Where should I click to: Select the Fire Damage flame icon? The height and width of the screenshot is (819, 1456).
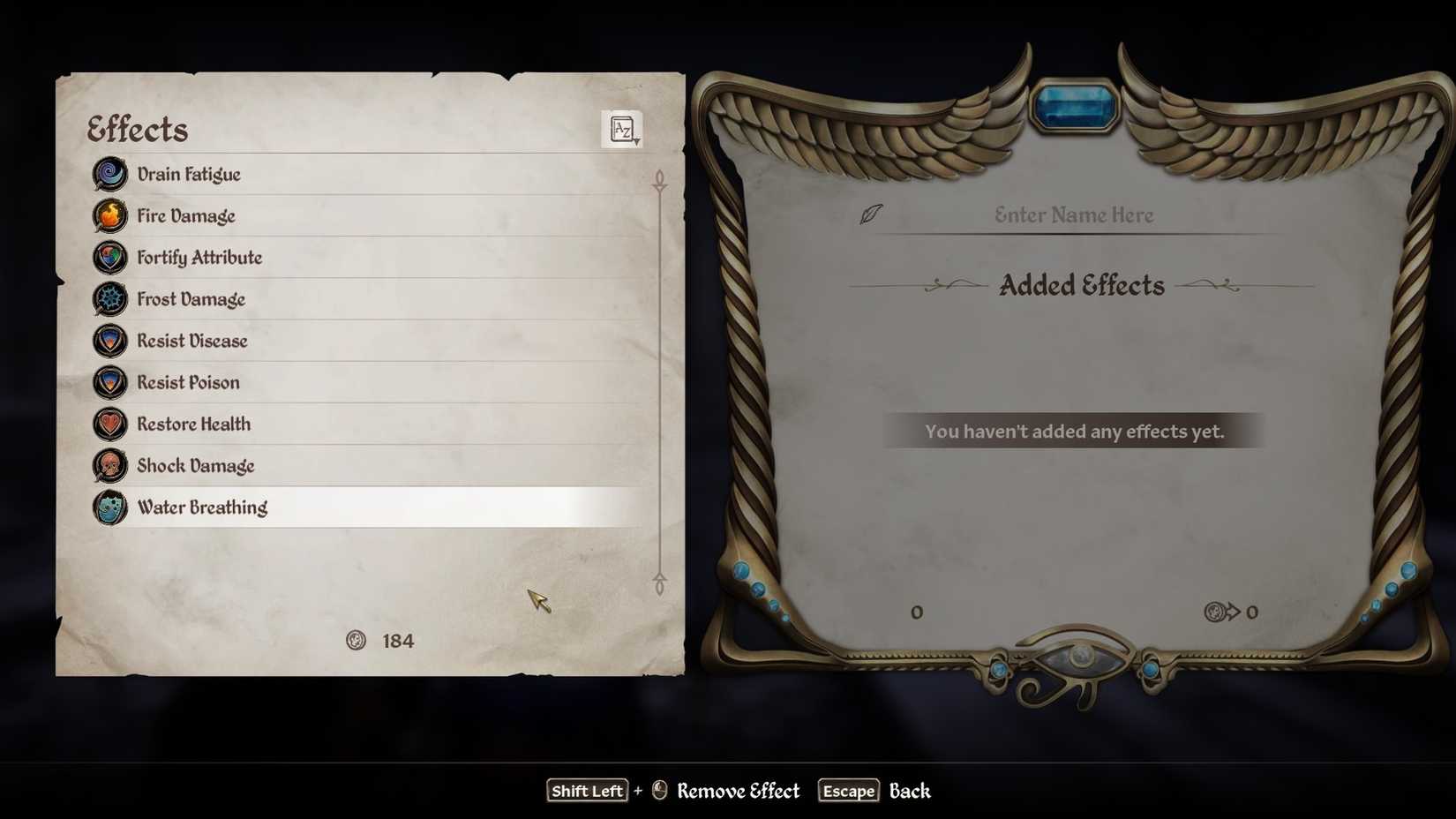point(109,215)
